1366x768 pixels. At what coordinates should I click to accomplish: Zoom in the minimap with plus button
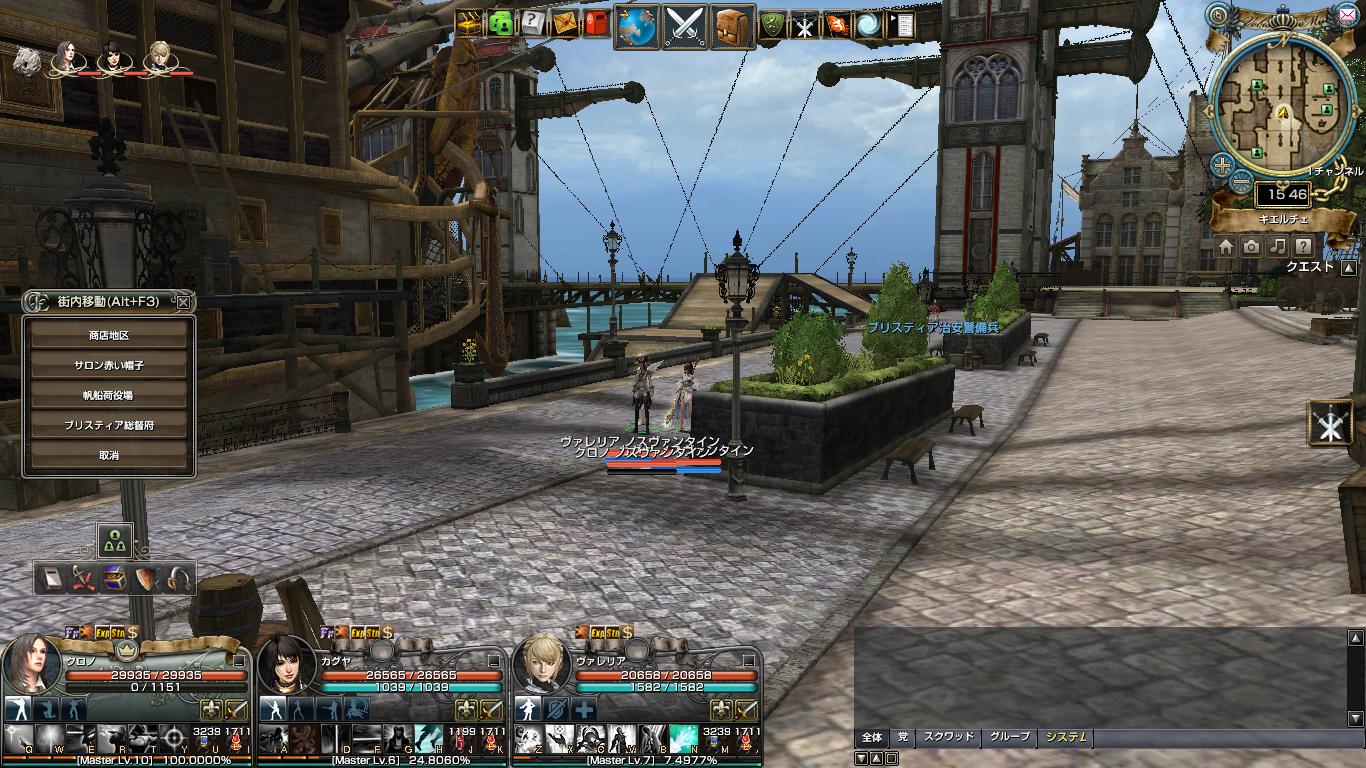1221,164
